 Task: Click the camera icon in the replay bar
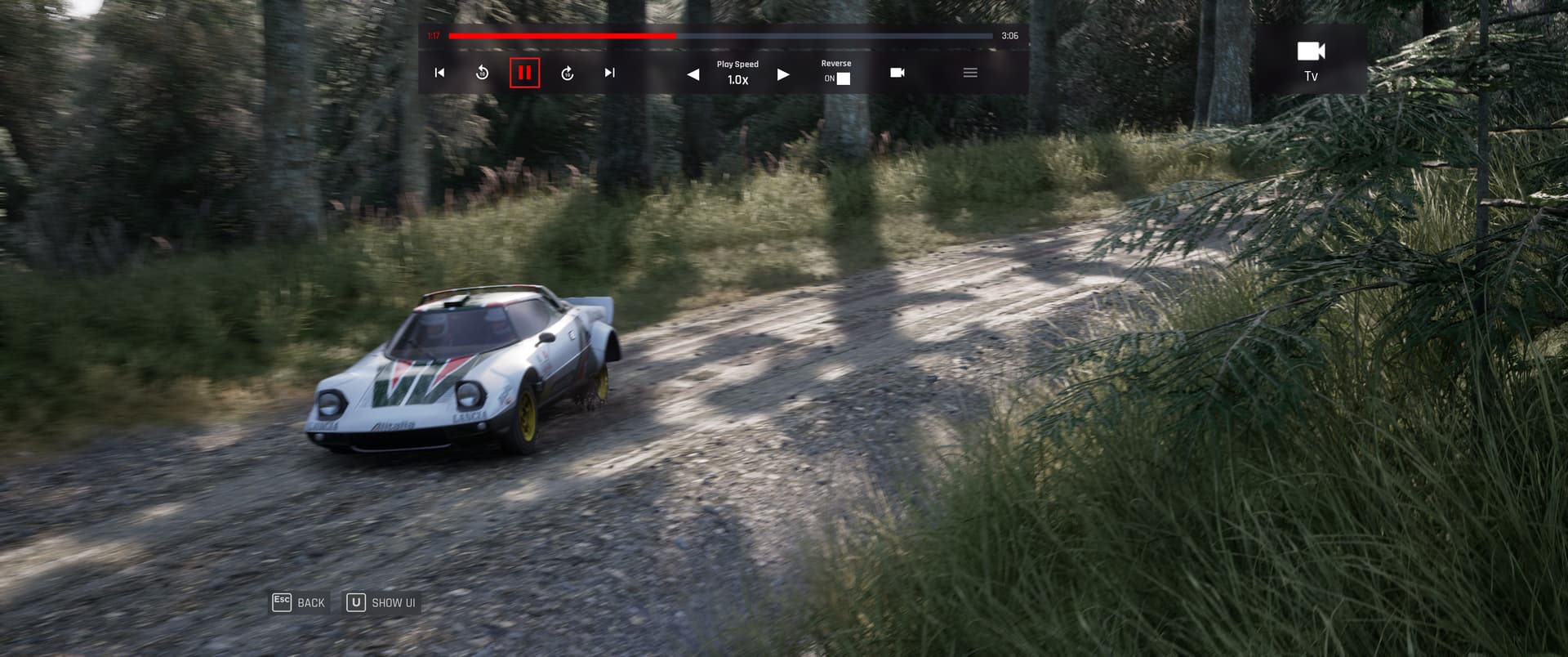(x=897, y=73)
